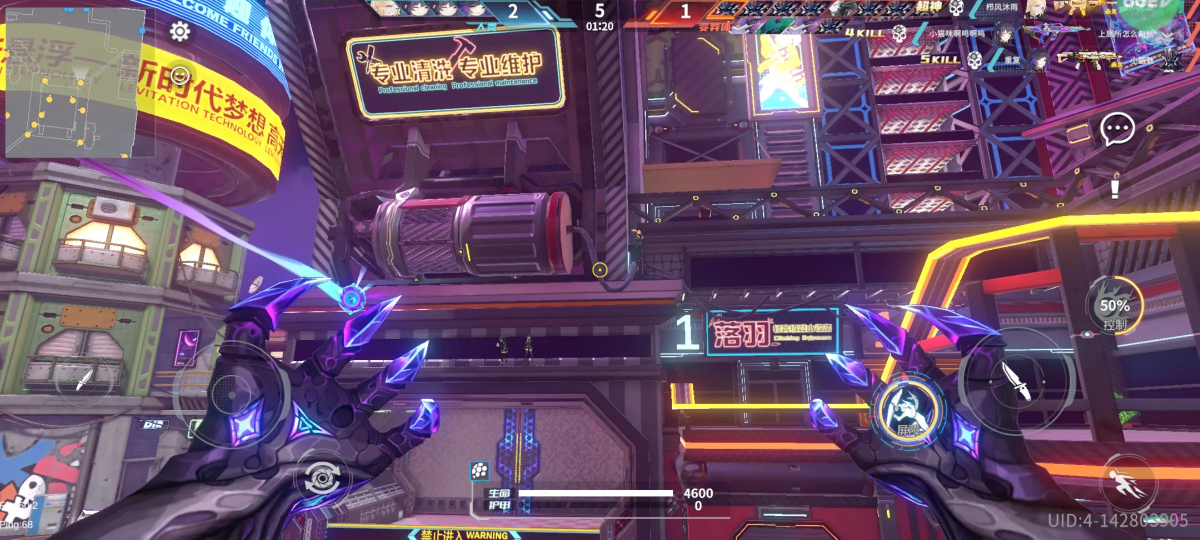This screenshot has width=1200, height=540.
Task: Open the gear settings menu
Action: tap(180, 31)
